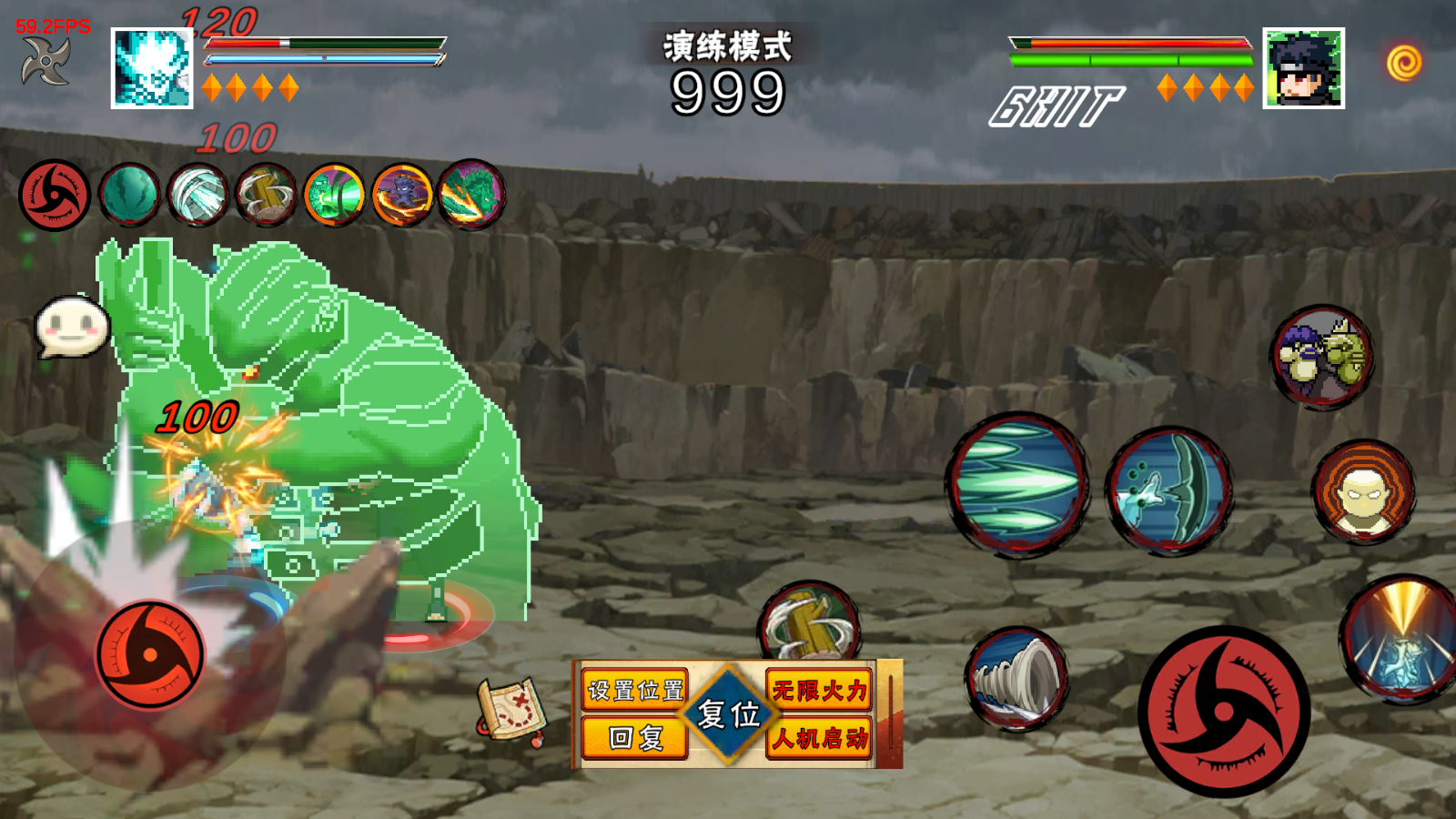This screenshot has height=819, width=1456.
Task: Tap the Sharingan joystick on the left
Action: click(x=150, y=654)
